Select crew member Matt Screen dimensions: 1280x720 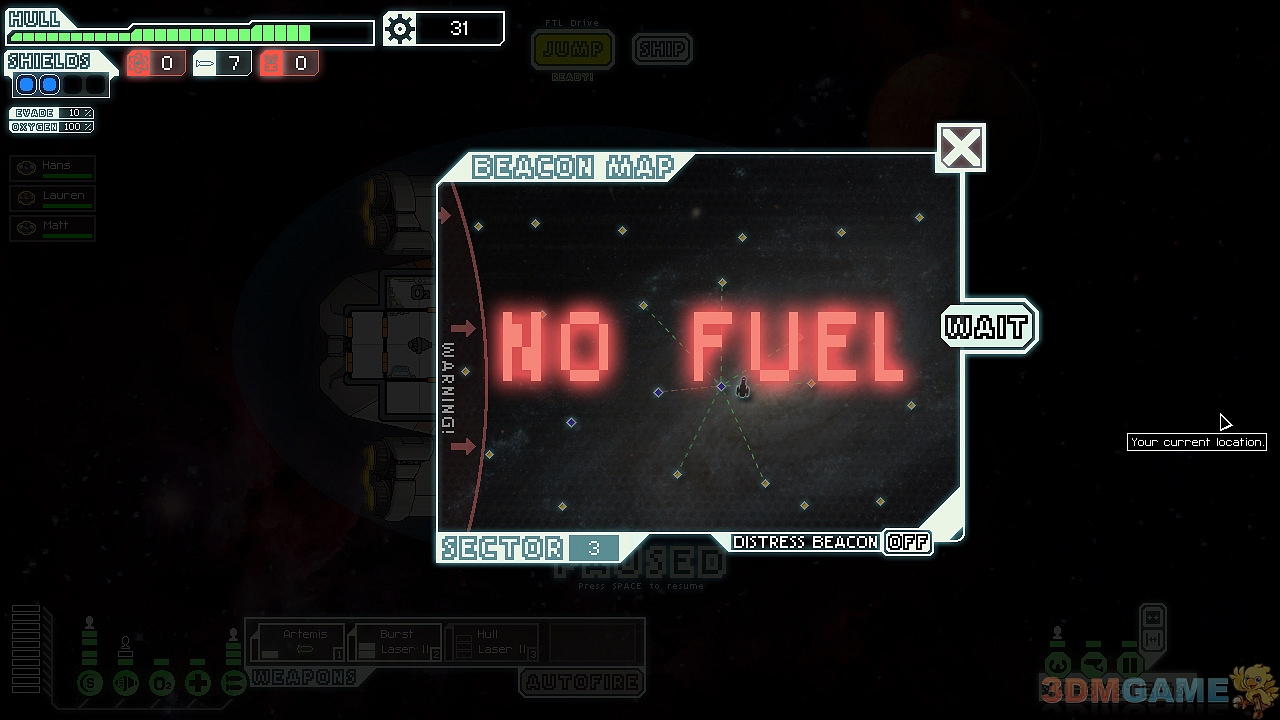pyautogui.click(x=53, y=228)
